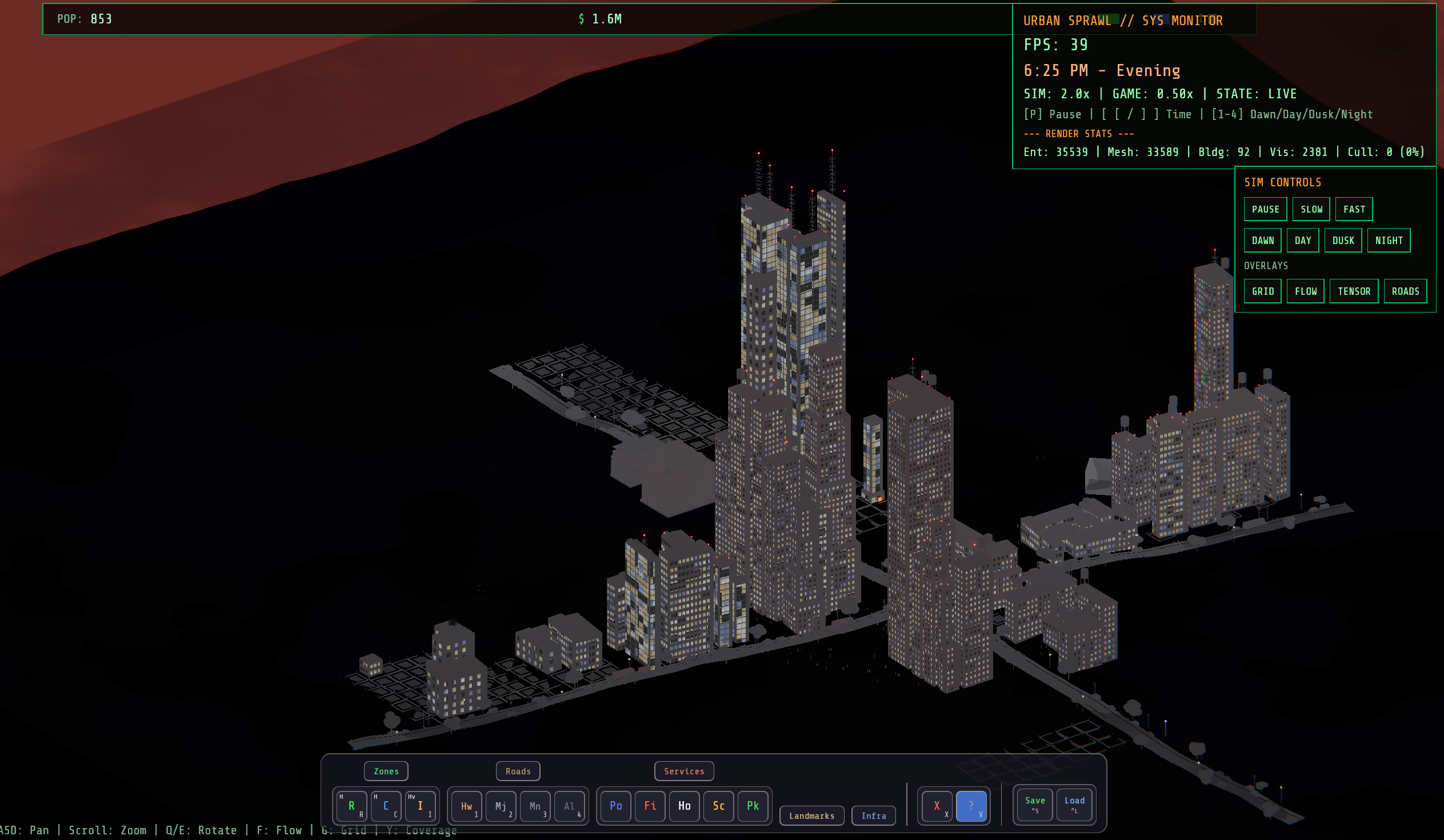Open the Infra category

[873, 815]
